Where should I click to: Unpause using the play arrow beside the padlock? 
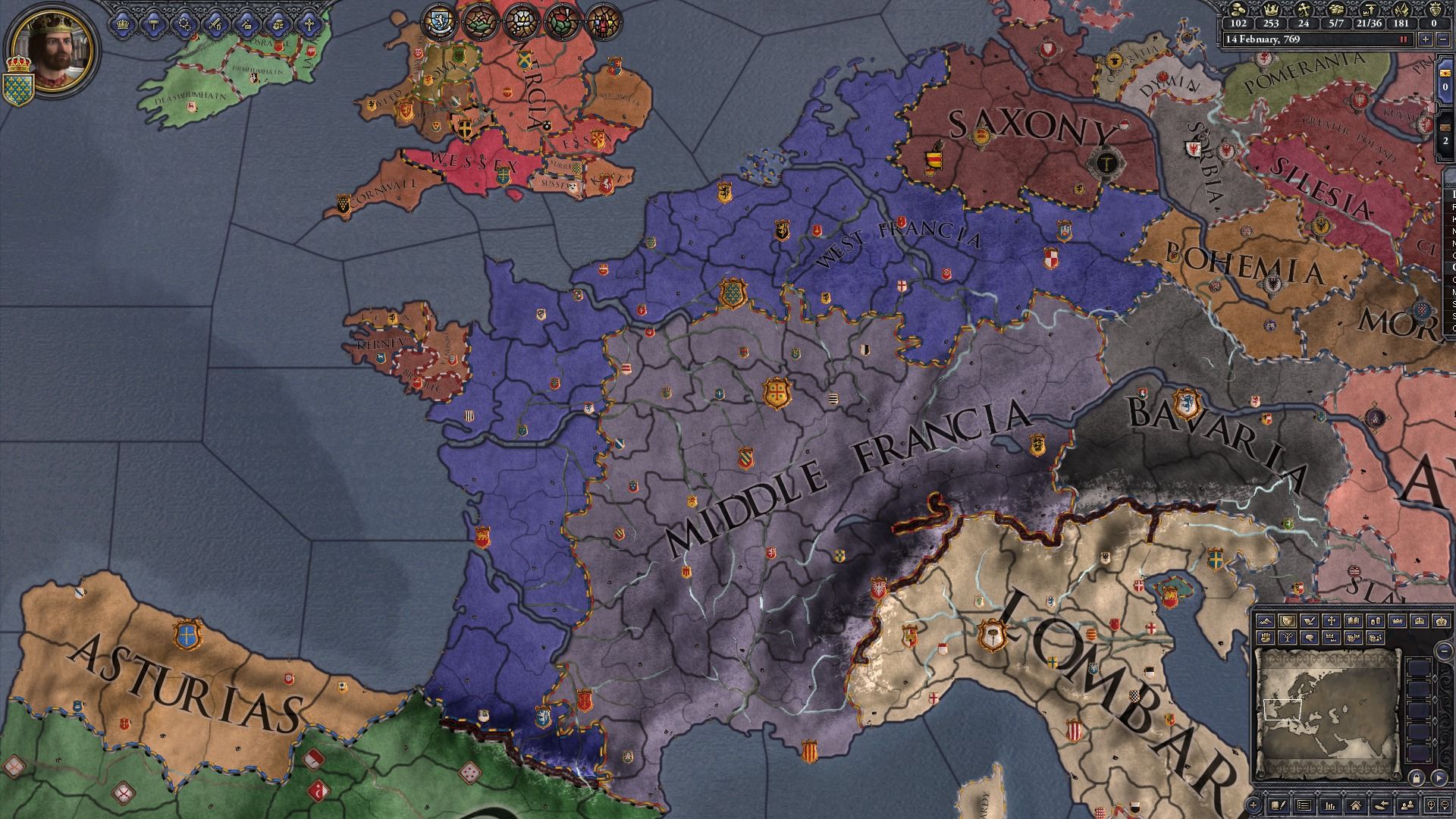pos(1441,779)
